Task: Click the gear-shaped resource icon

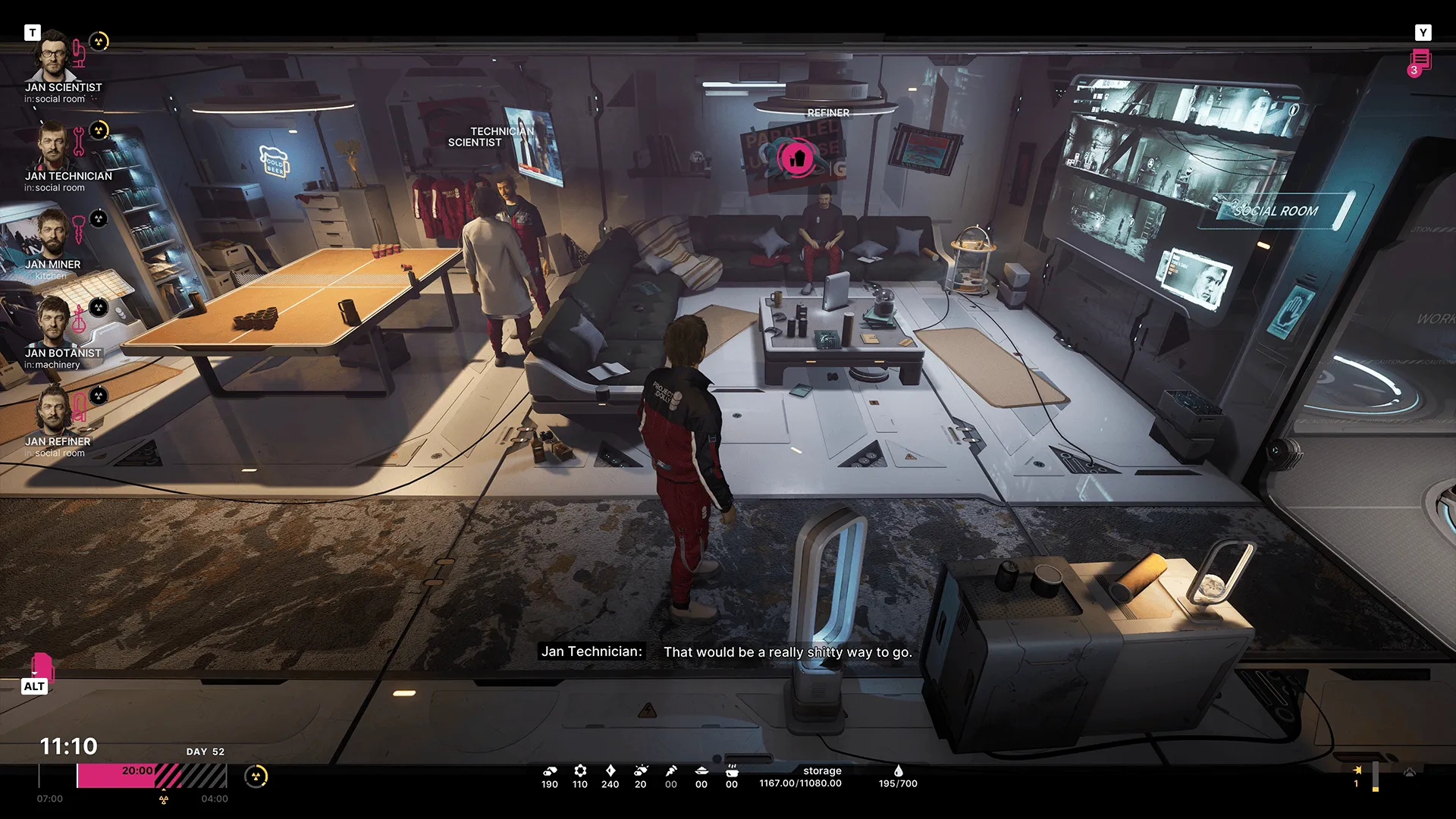Action: tap(580, 770)
